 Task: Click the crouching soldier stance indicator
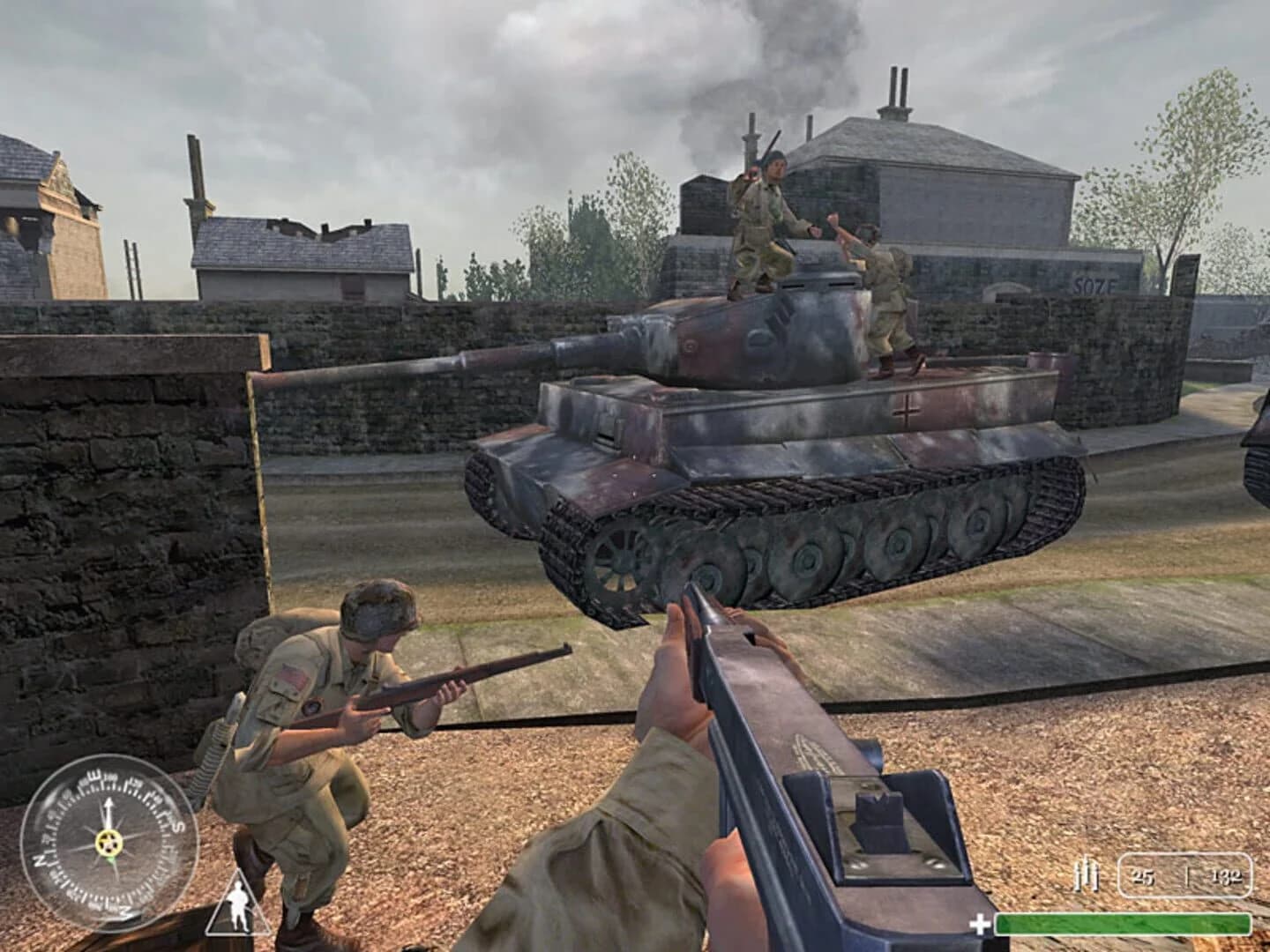click(239, 907)
